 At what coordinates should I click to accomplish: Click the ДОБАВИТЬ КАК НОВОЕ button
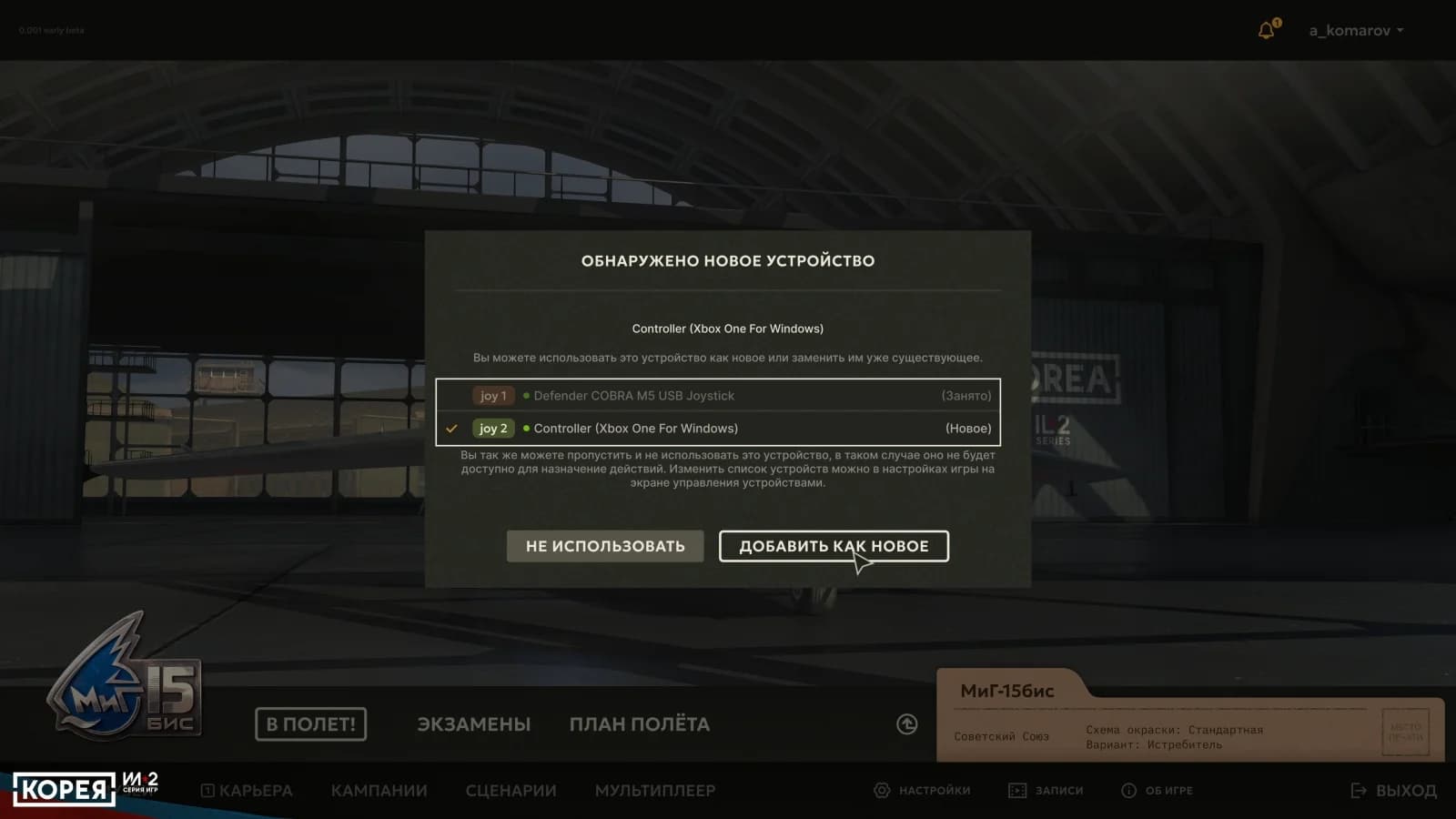tap(834, 546)
